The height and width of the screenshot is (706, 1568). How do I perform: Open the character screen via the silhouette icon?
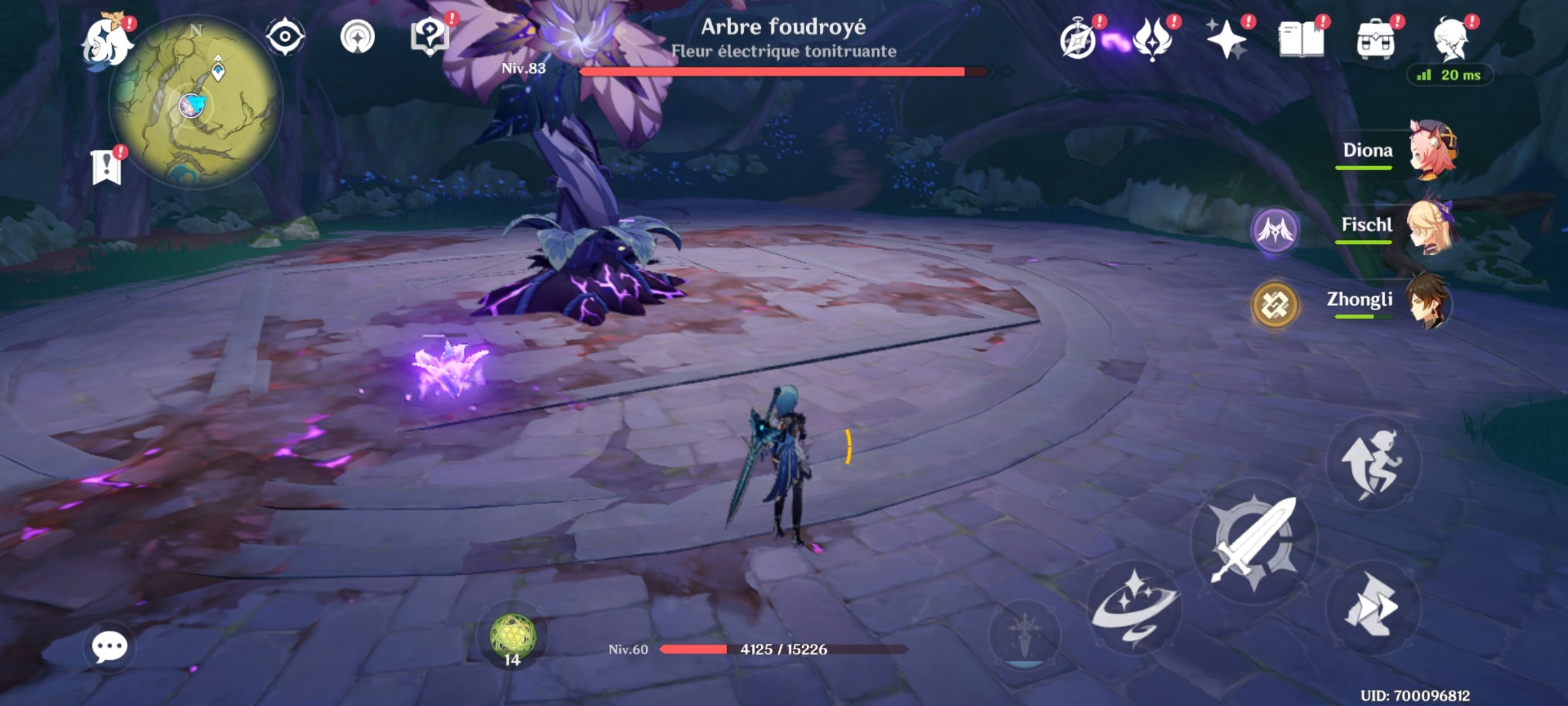click(x=1452, y=38)
